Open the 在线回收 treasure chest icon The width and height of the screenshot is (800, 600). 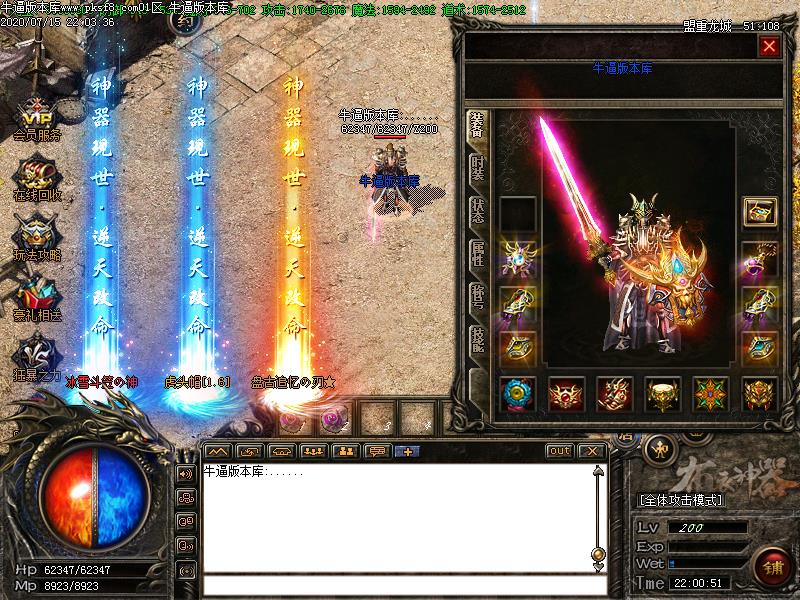pyautogui.click(x=36, y=177)
